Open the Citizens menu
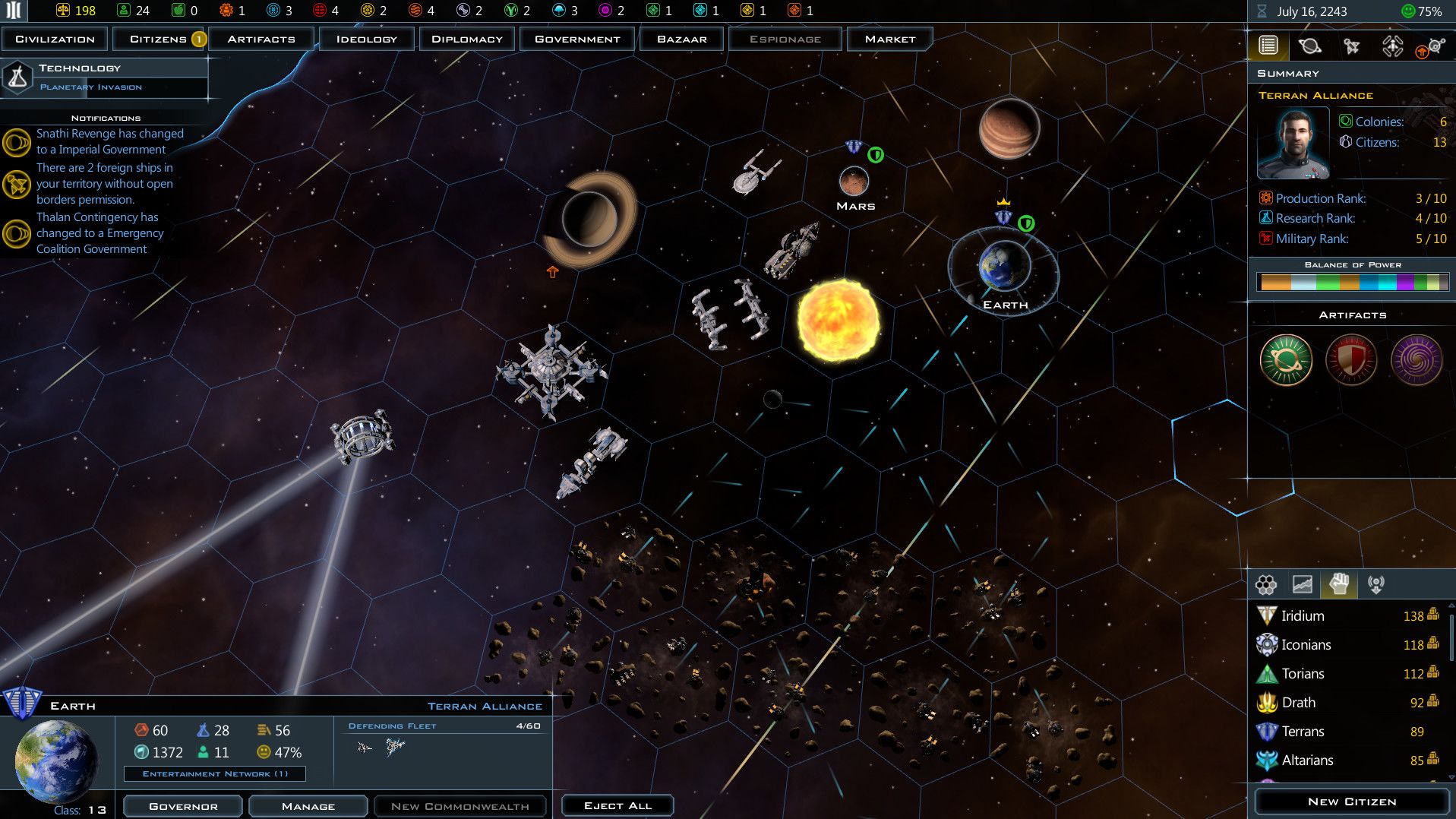This screenshot has width=1456, height=819. click(x=159, y=39)
